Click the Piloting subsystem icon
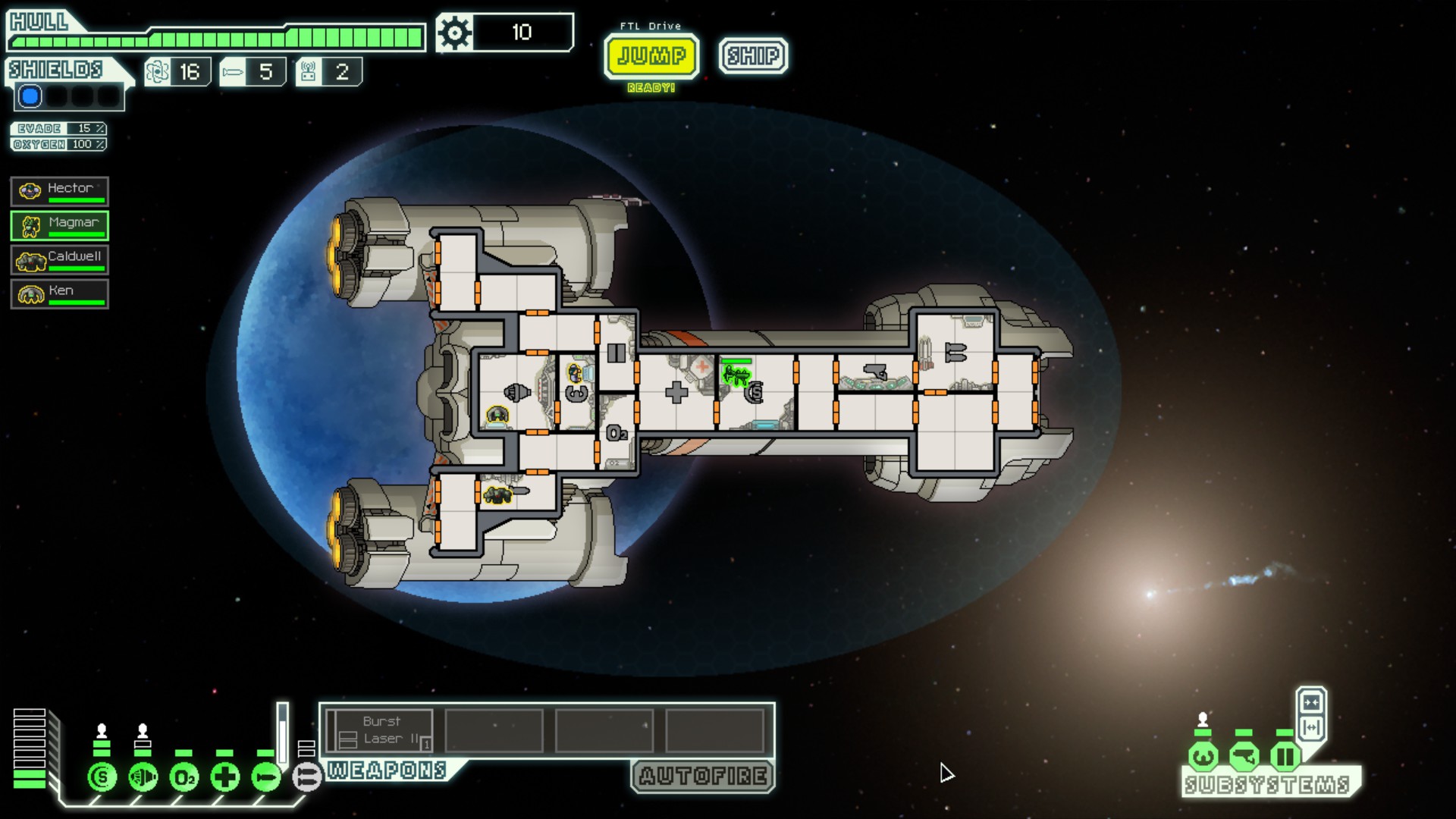1456x819 pixels. coord(1203,756)
